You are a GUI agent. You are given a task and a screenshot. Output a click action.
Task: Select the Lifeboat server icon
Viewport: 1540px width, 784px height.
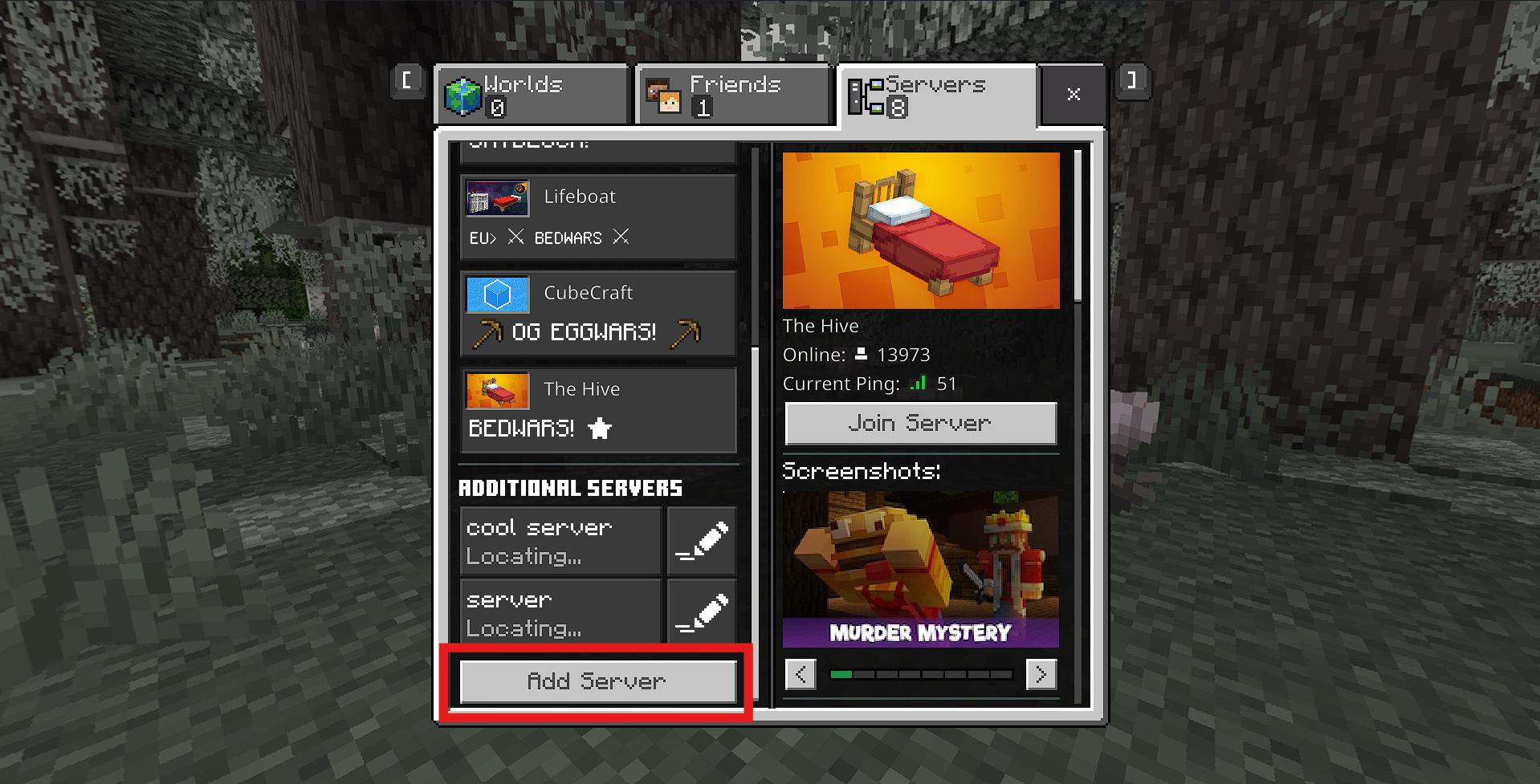coord(496,197)
